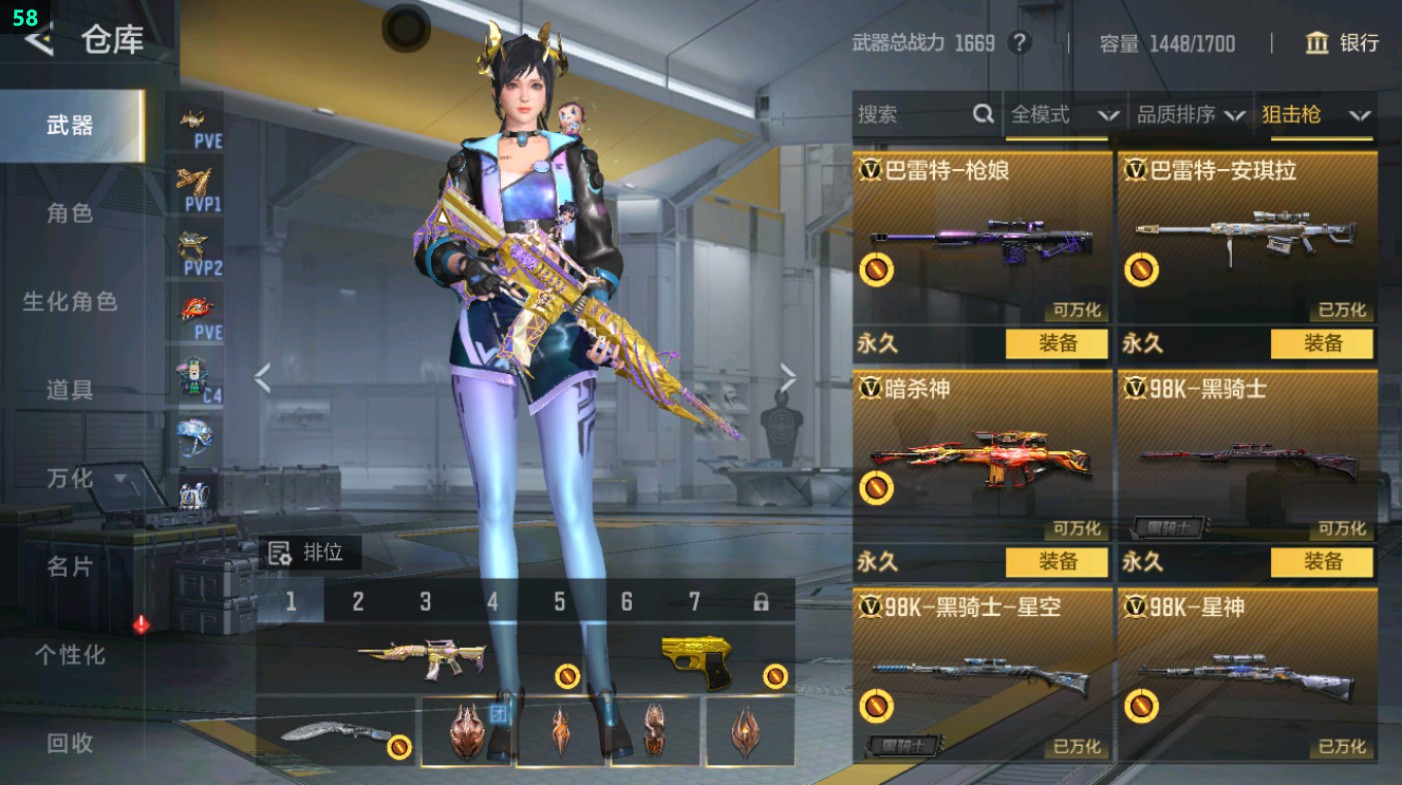Viewport: 1402px width, 785px height.
Task: Click 装备 to equip 巴雷特-枪娘
Action: coord(1058,344)
